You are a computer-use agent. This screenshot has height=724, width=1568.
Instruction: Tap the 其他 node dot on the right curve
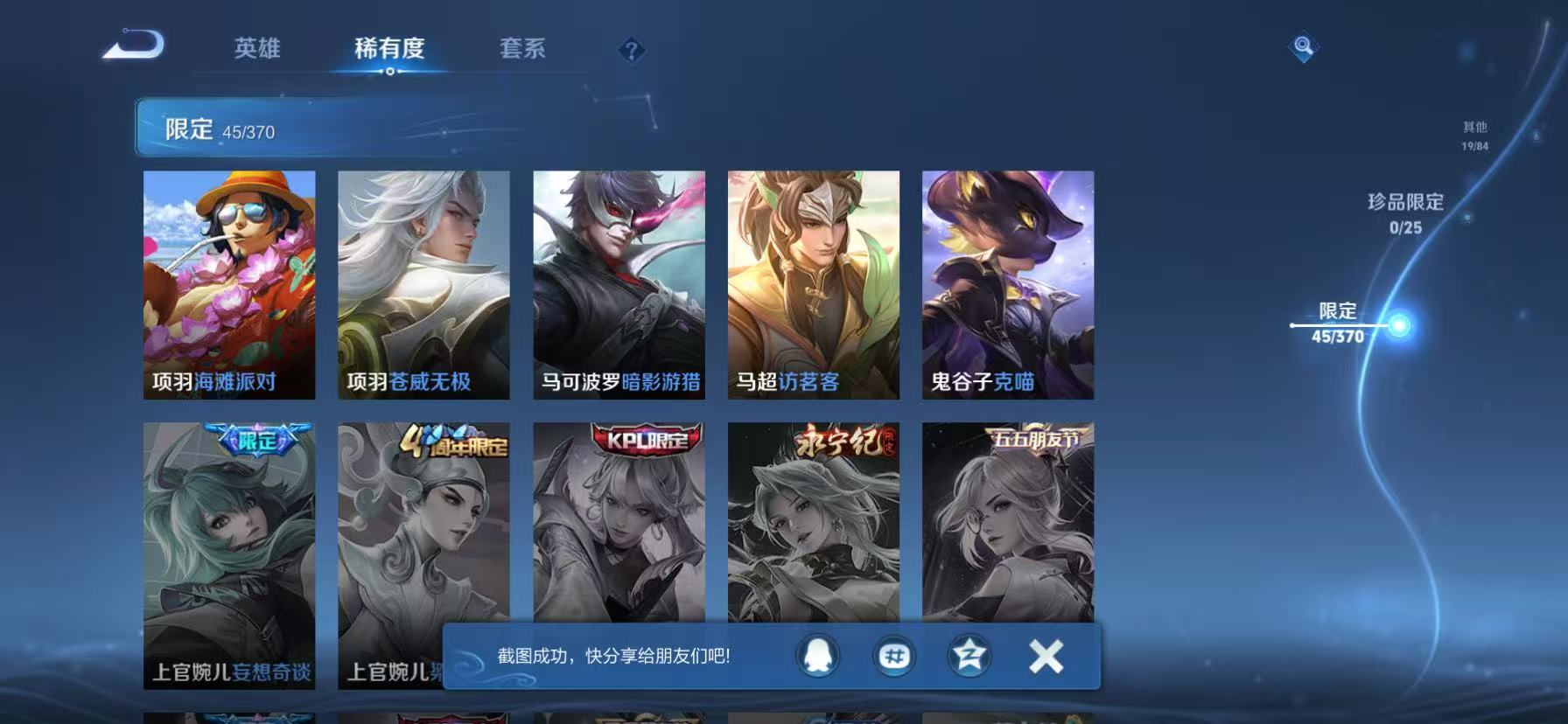point(1536,136)
